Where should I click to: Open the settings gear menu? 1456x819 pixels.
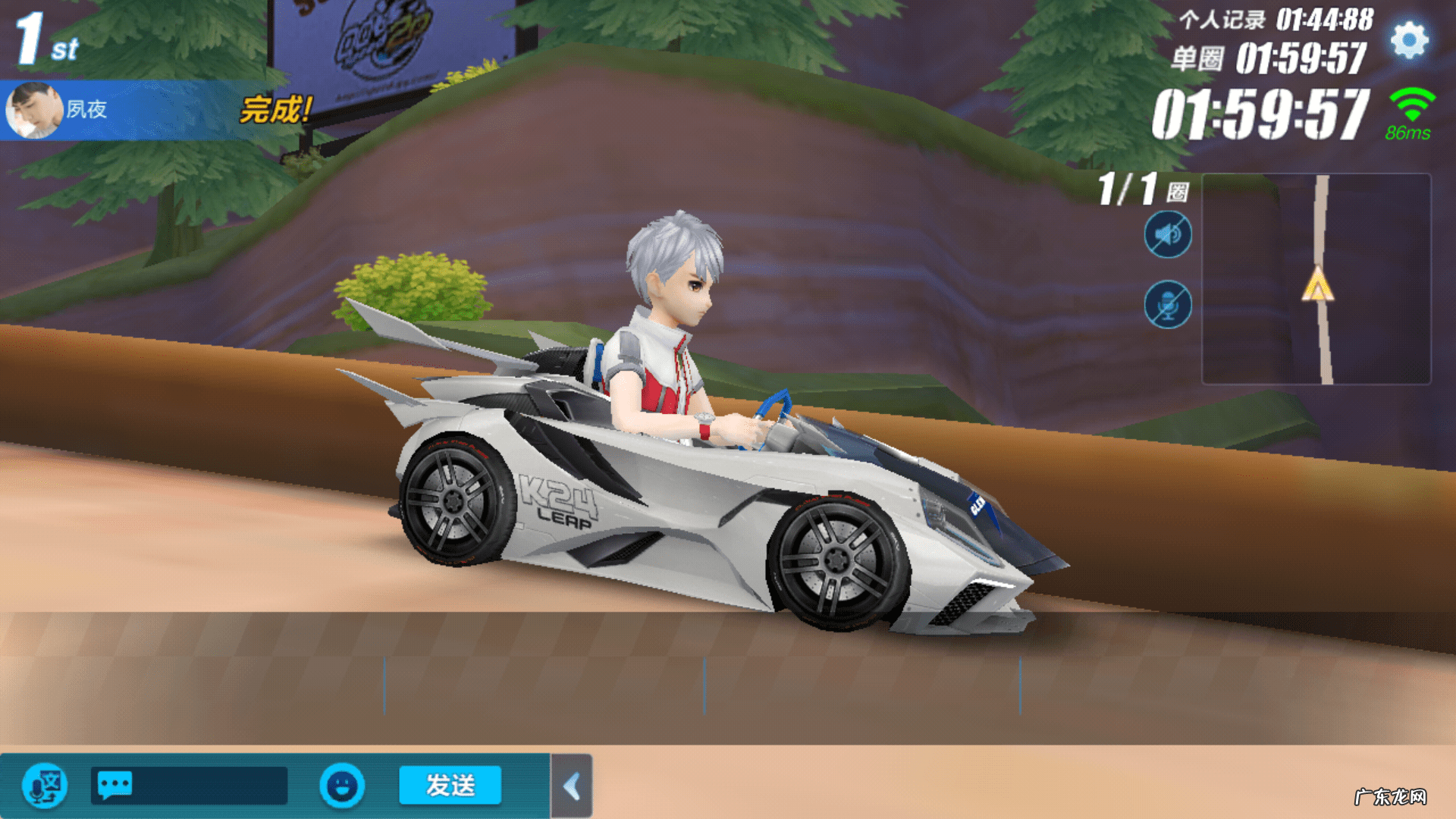[1409, 41]
